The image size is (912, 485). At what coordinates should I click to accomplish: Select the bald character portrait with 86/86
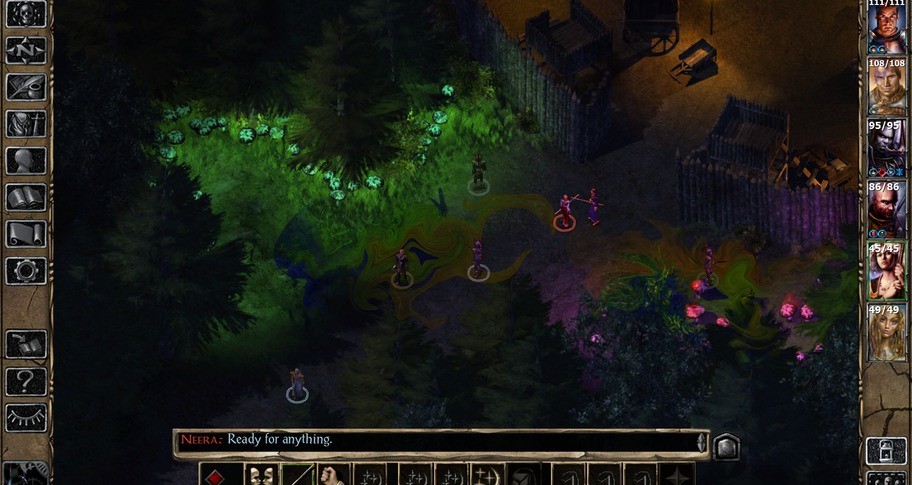point(886,211)
